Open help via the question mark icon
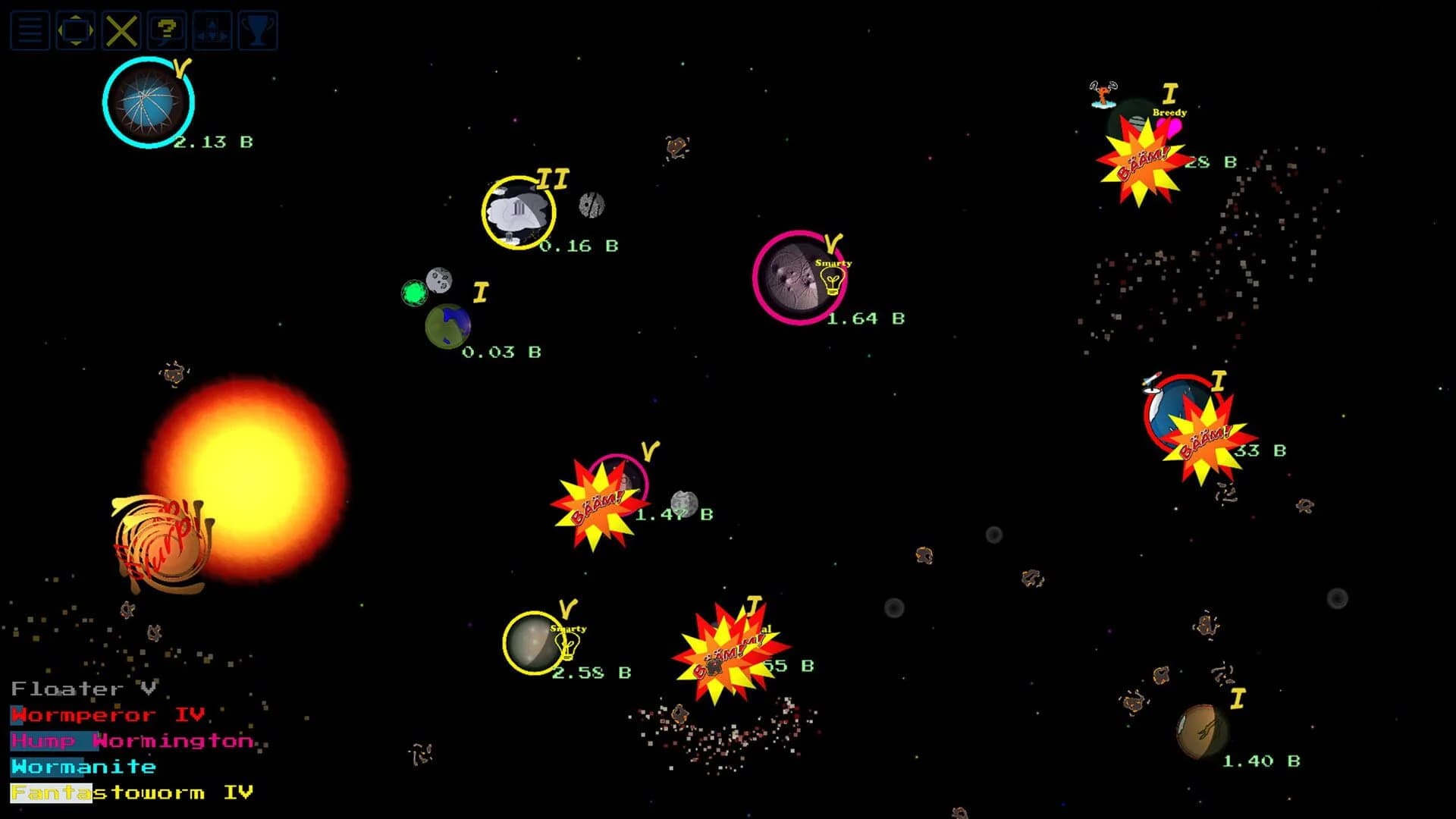Image resolution: width=1456 pixels, height=819 pixels. tap(165, 30)
